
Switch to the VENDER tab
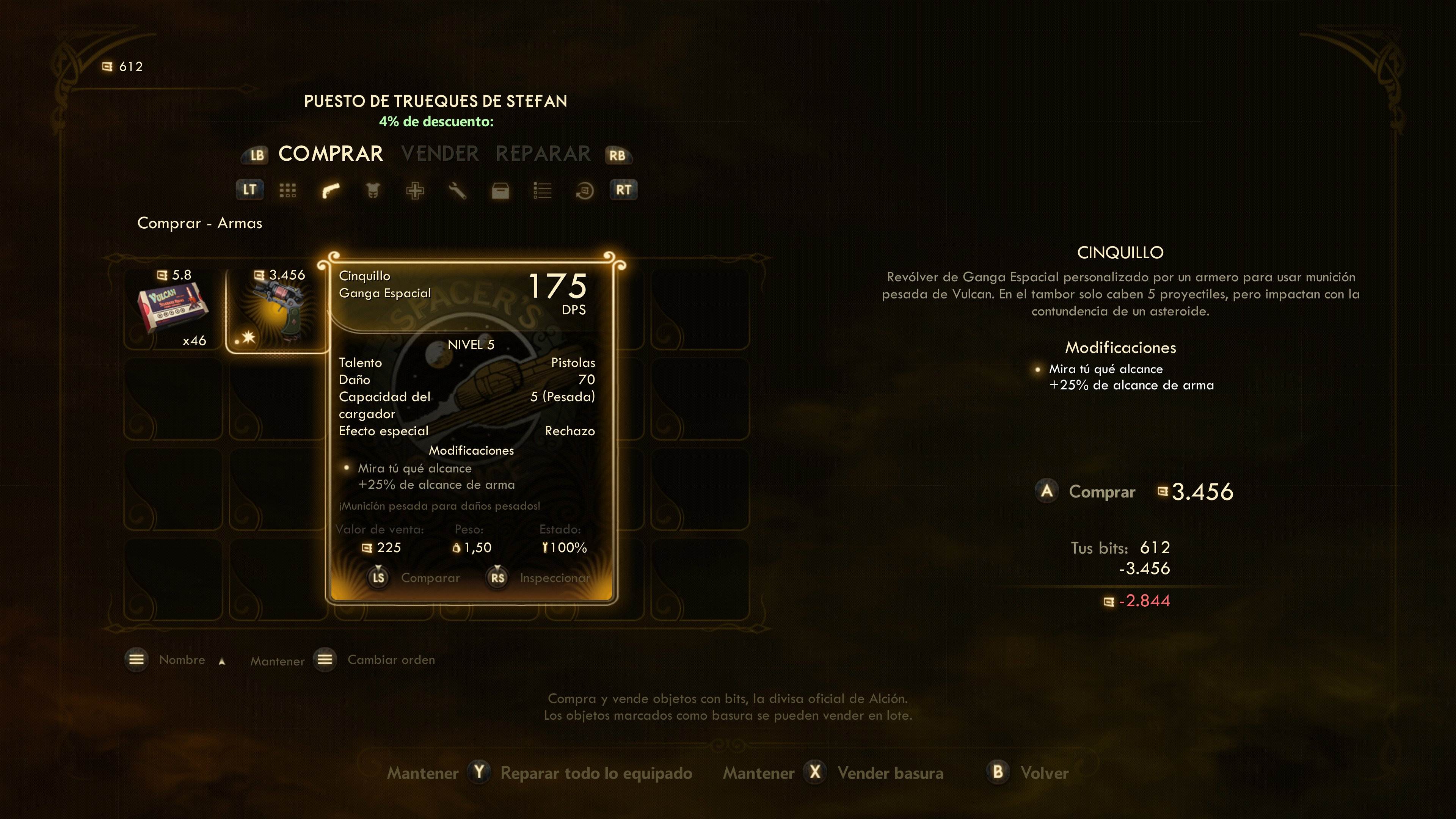pyautogui.click(x=440, y=154)
